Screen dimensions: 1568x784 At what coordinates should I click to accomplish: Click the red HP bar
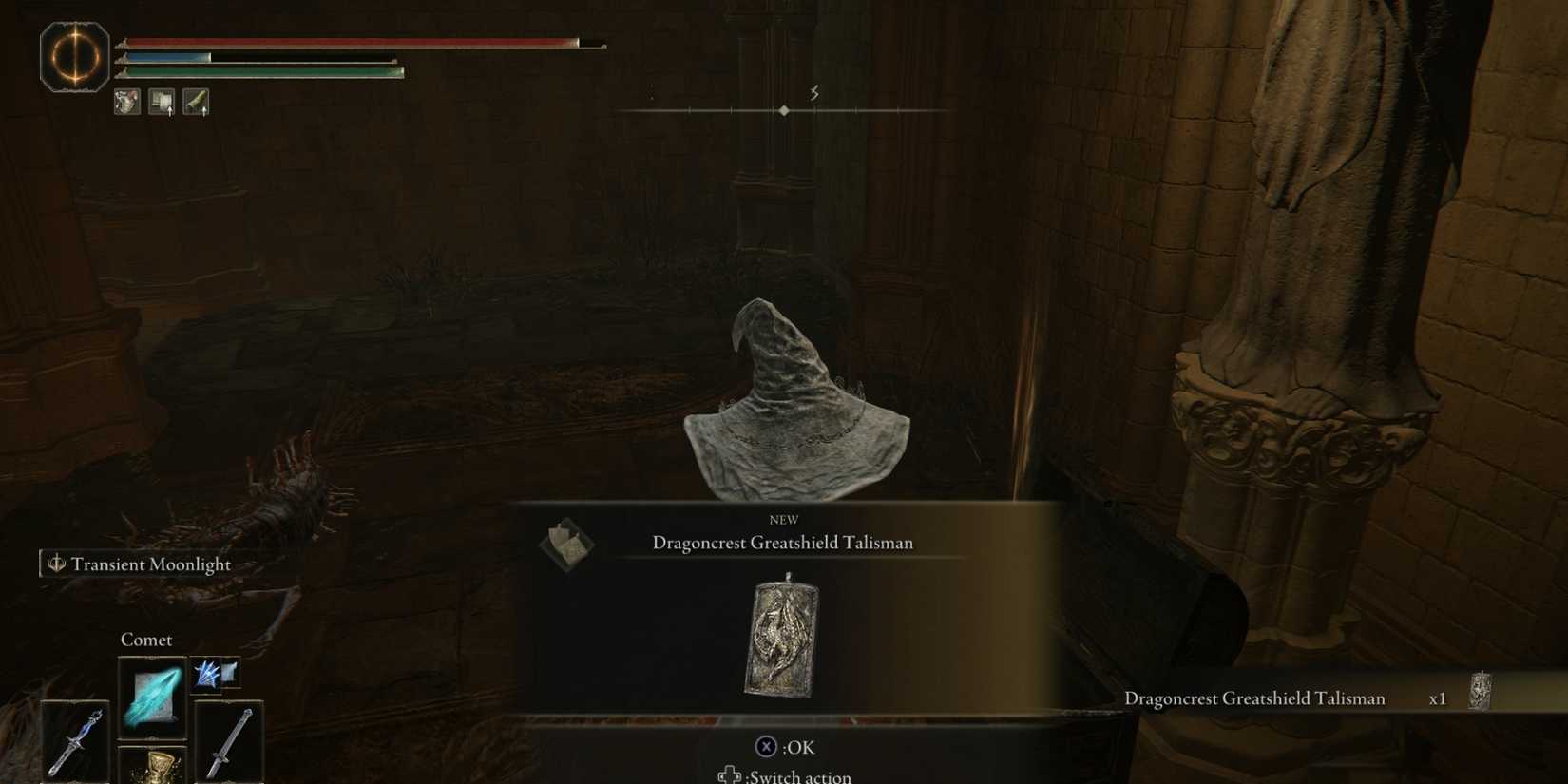pyautogui.click(x=352, y=42)
